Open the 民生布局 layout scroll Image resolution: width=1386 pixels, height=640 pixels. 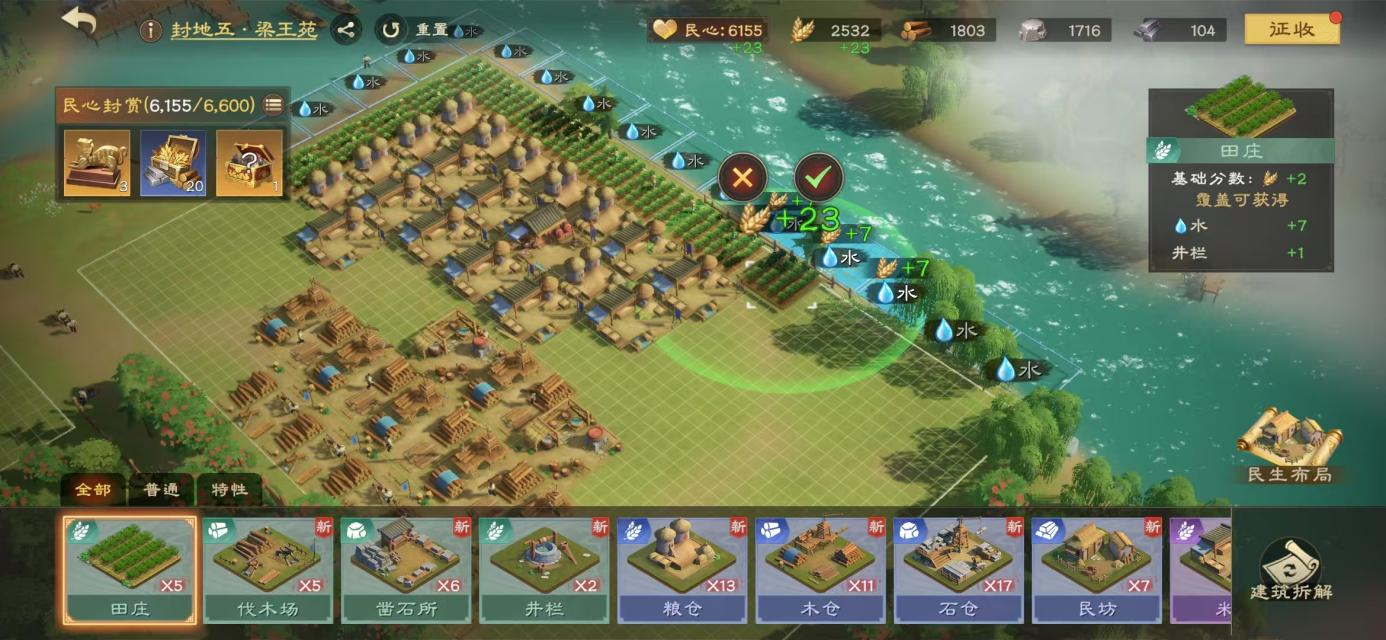[x=1289, y=445]
